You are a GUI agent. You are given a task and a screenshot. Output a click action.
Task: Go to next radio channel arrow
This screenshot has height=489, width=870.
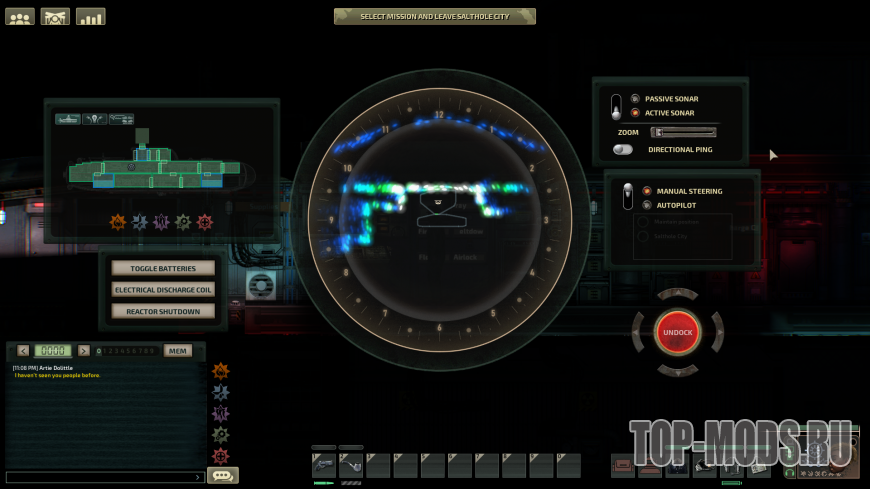pos(84,351)
